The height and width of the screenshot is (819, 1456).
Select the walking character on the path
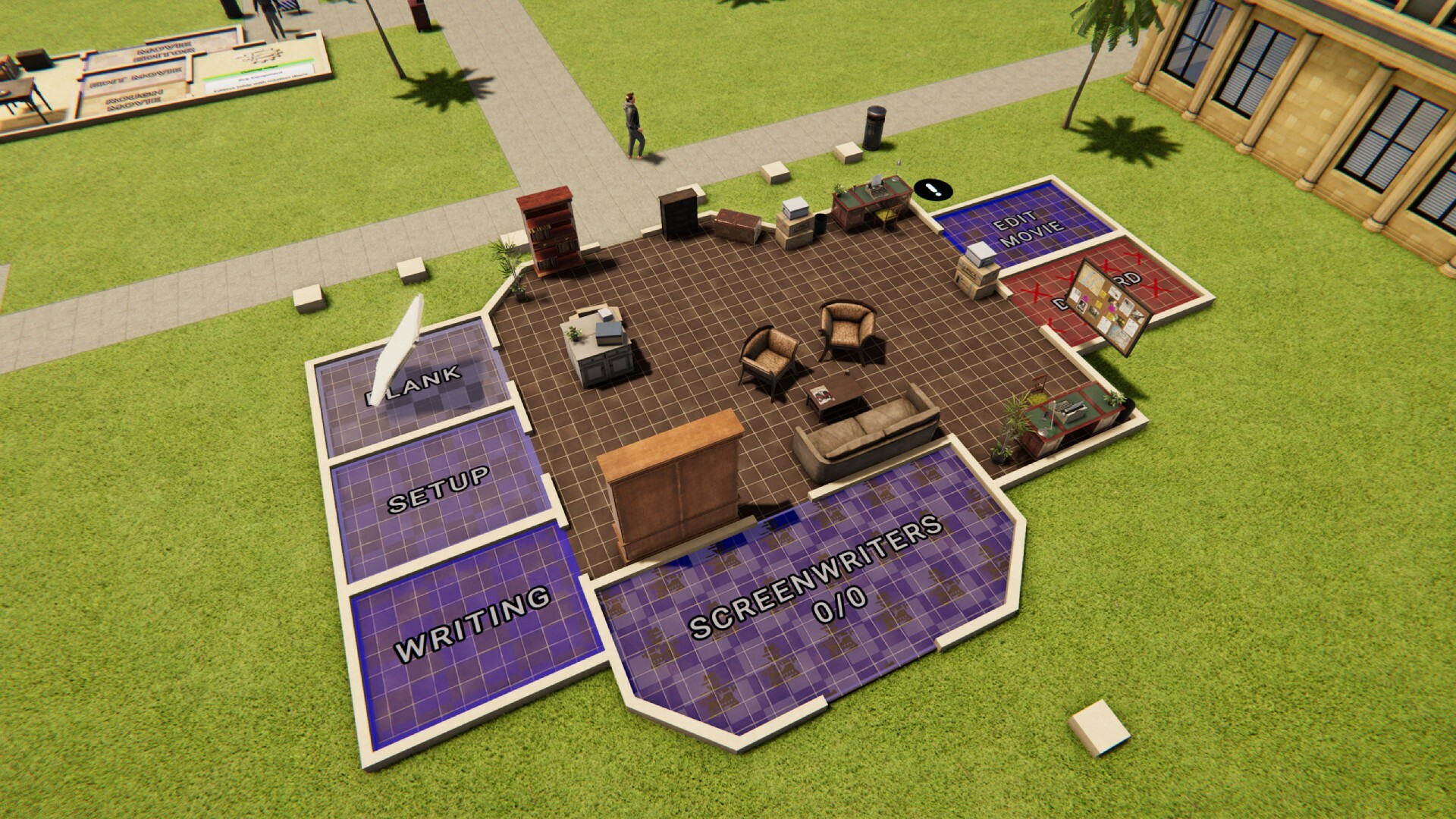coord(632,125)
